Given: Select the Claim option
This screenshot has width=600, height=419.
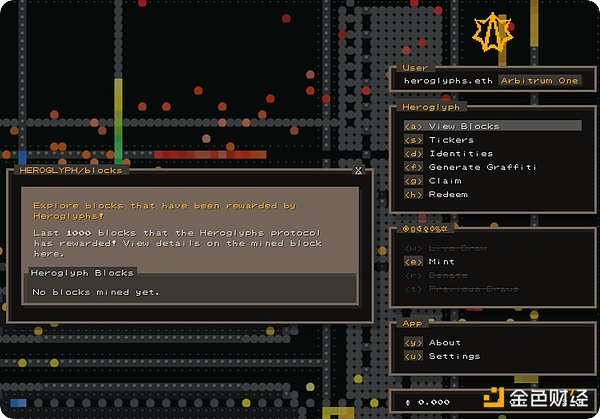Looking at the screenshot, I should click(445, 181).
